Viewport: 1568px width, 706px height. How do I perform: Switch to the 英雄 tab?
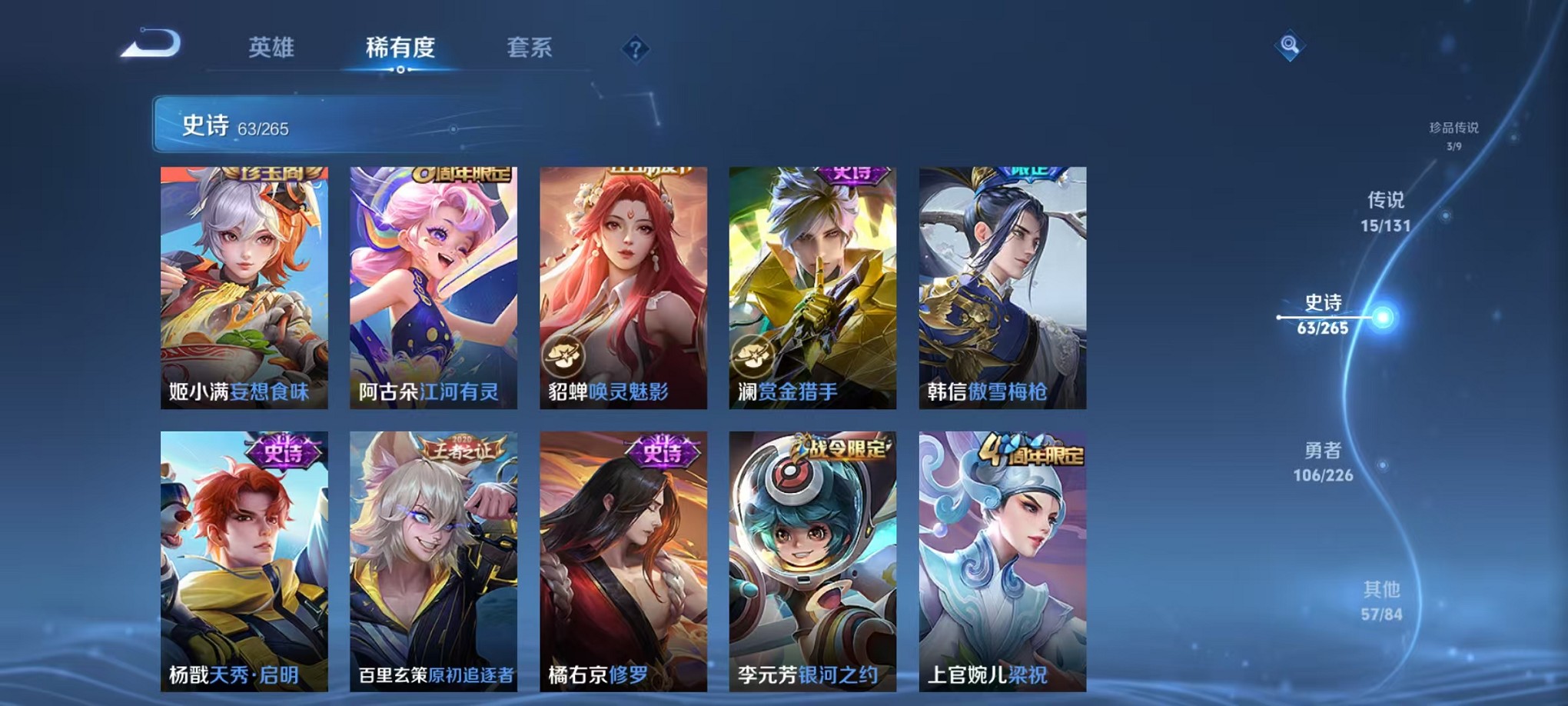click(x=273, y=48)
